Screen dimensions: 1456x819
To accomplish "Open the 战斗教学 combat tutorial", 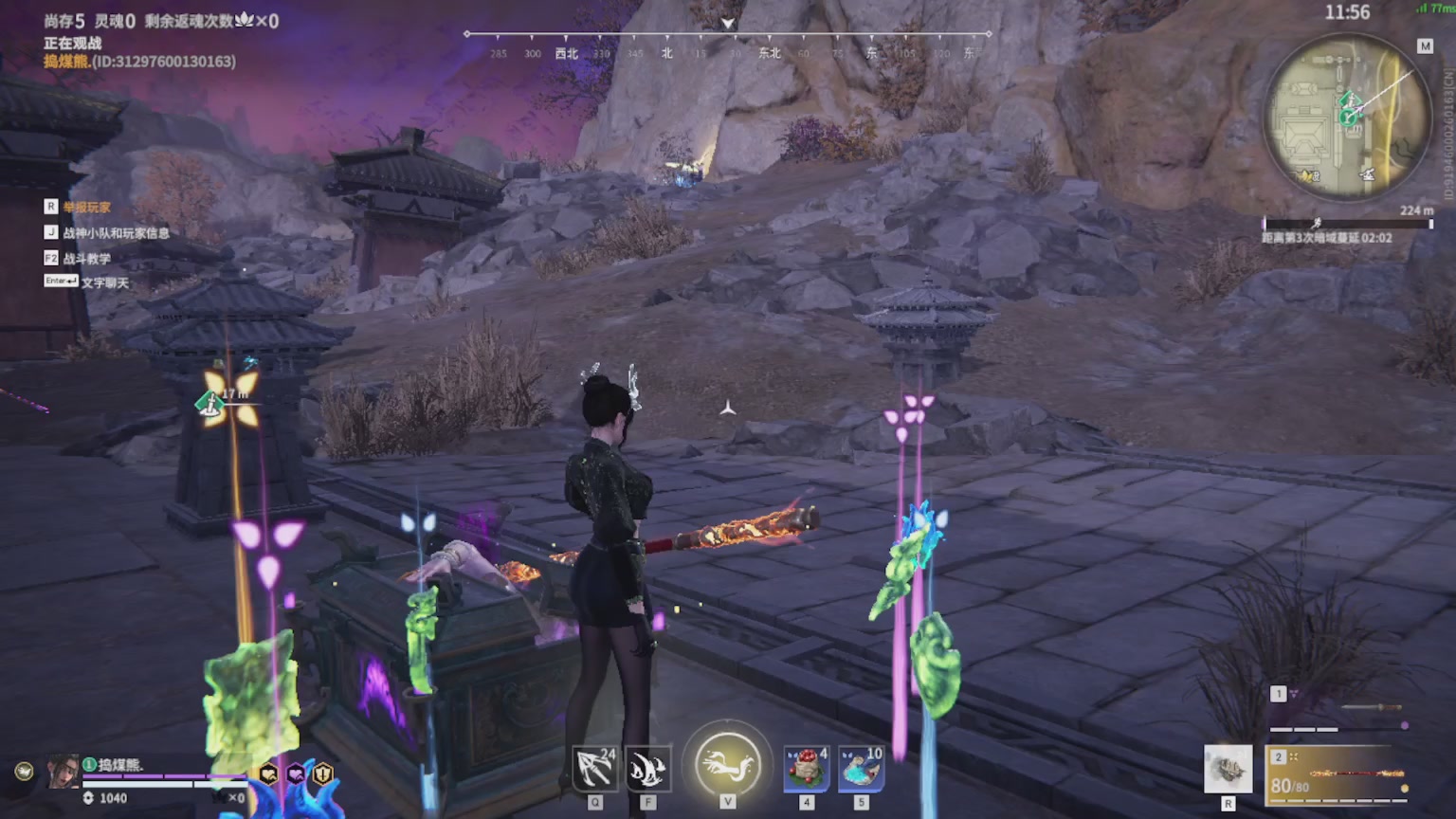I will (x=86, y=259).
